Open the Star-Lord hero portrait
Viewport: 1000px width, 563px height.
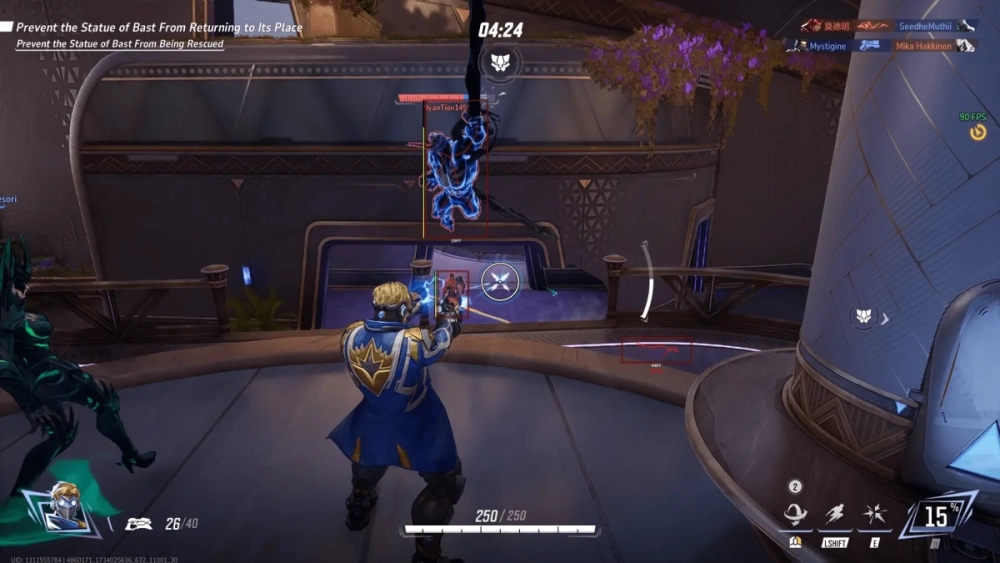point(64,509)
